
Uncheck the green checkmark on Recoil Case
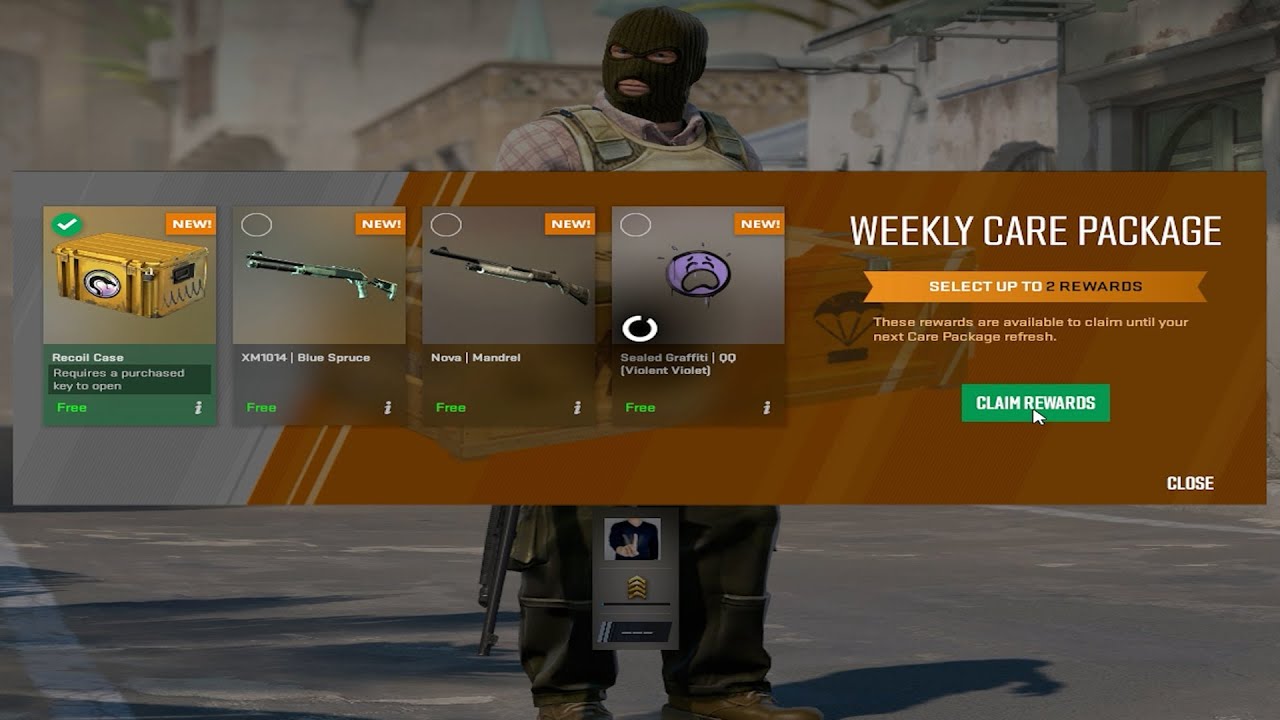click(x=67, y=225)
